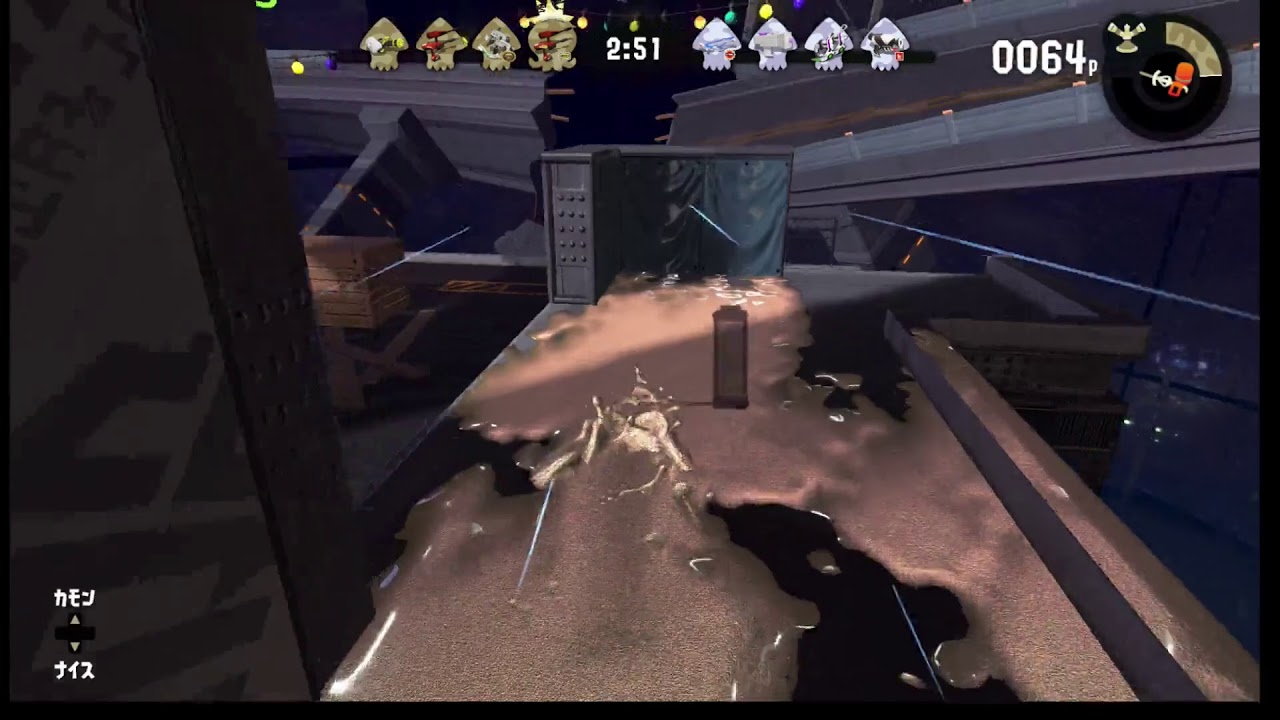Click the Tenta Missiles special weapon icon
Viewport: 1280px width, 720px height.
pos(1125,36)
